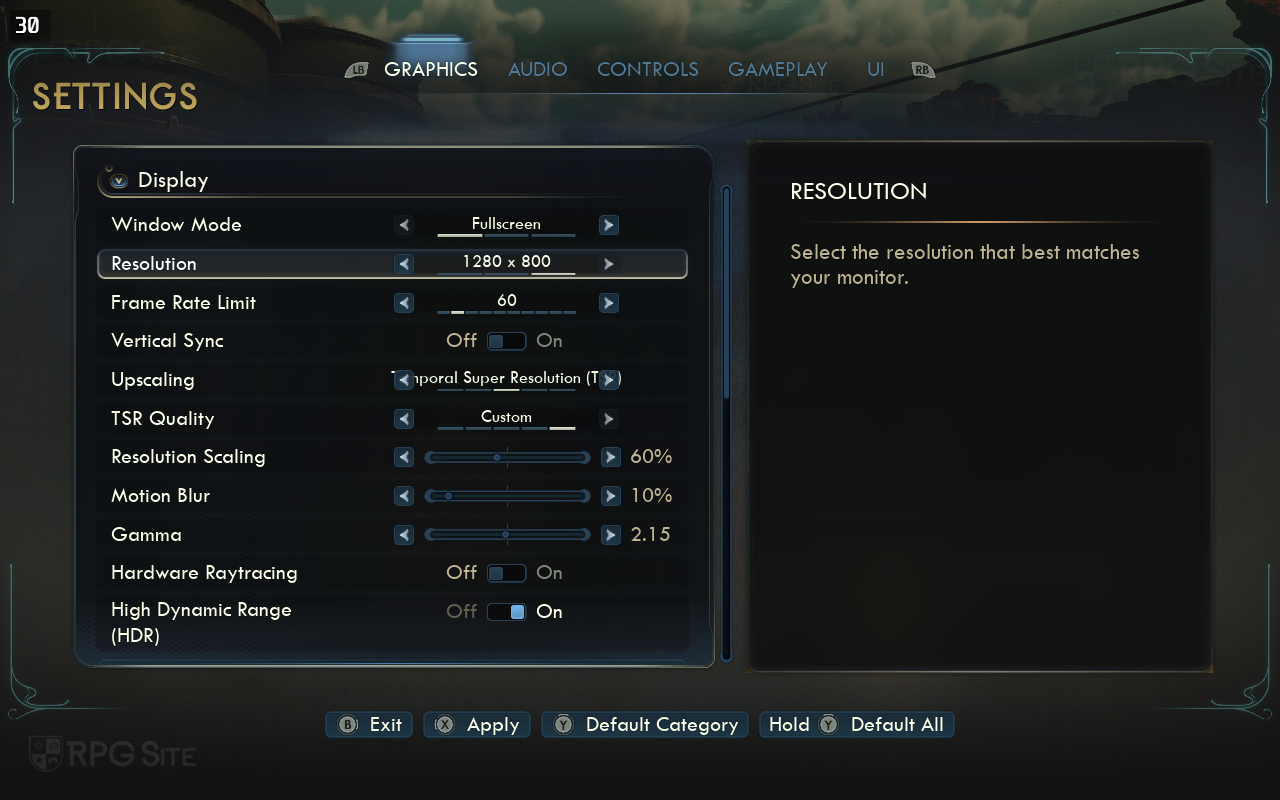The image size is (1280, 800).
Task: Lower the Resolution with left arrow
Action: click(404, 264)
